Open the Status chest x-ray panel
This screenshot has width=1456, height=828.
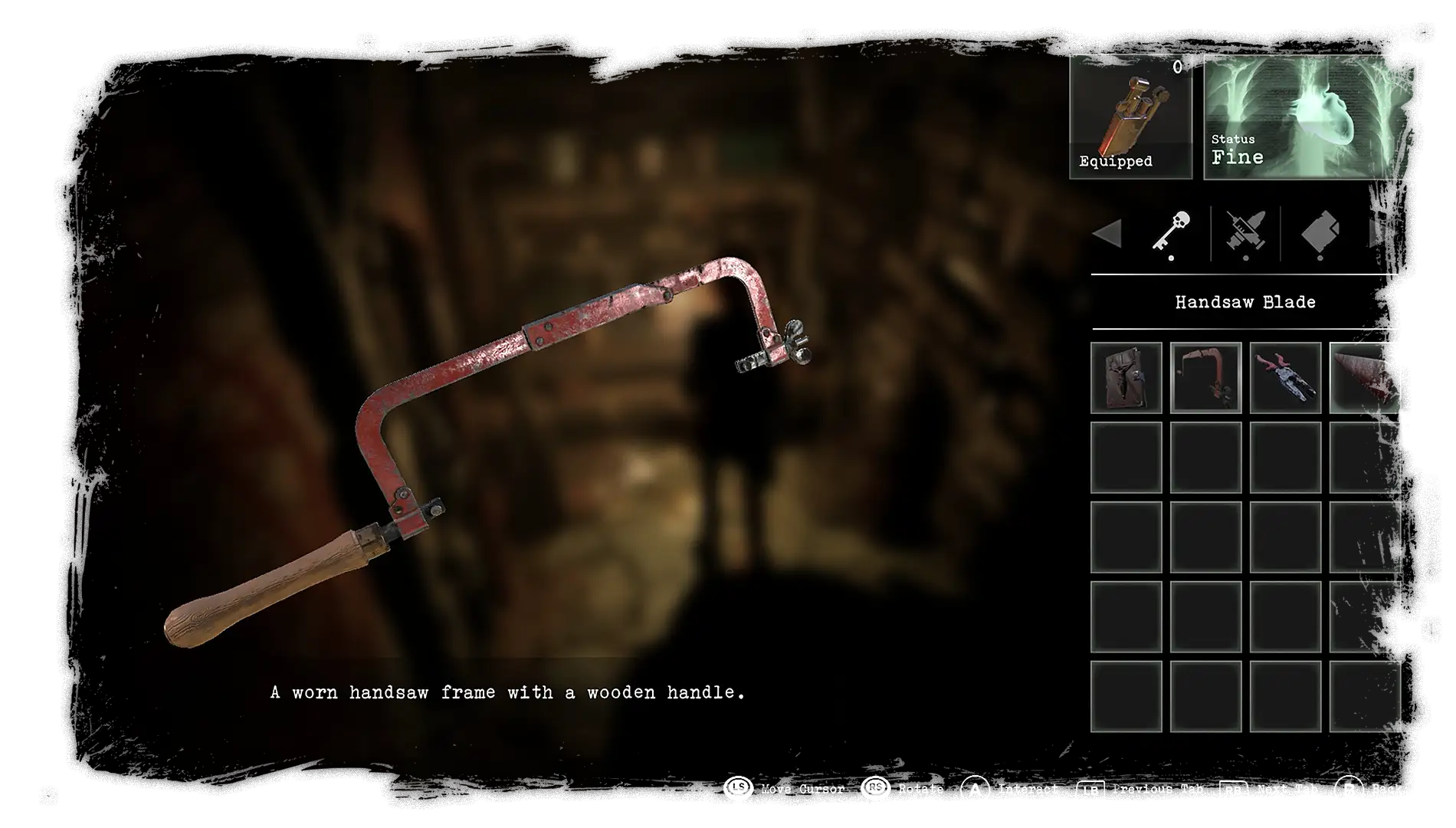(x=1310, y=117)
